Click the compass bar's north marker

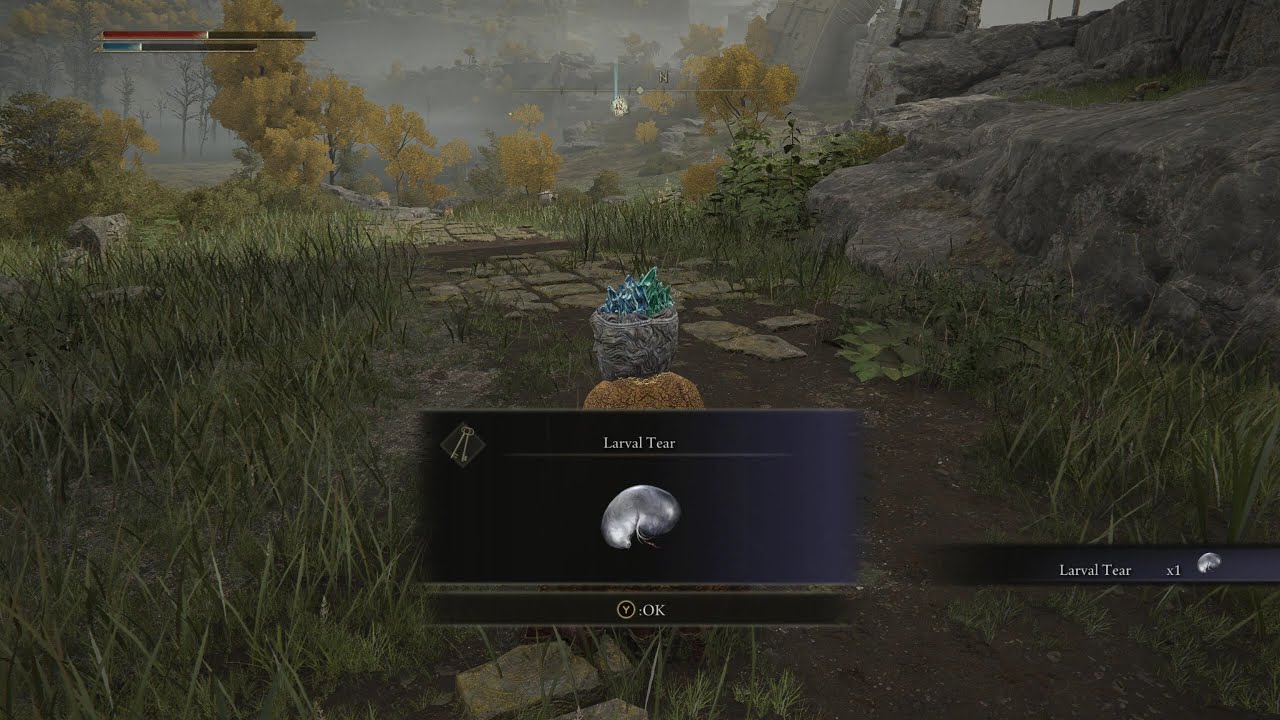click(x=664, y=76)
